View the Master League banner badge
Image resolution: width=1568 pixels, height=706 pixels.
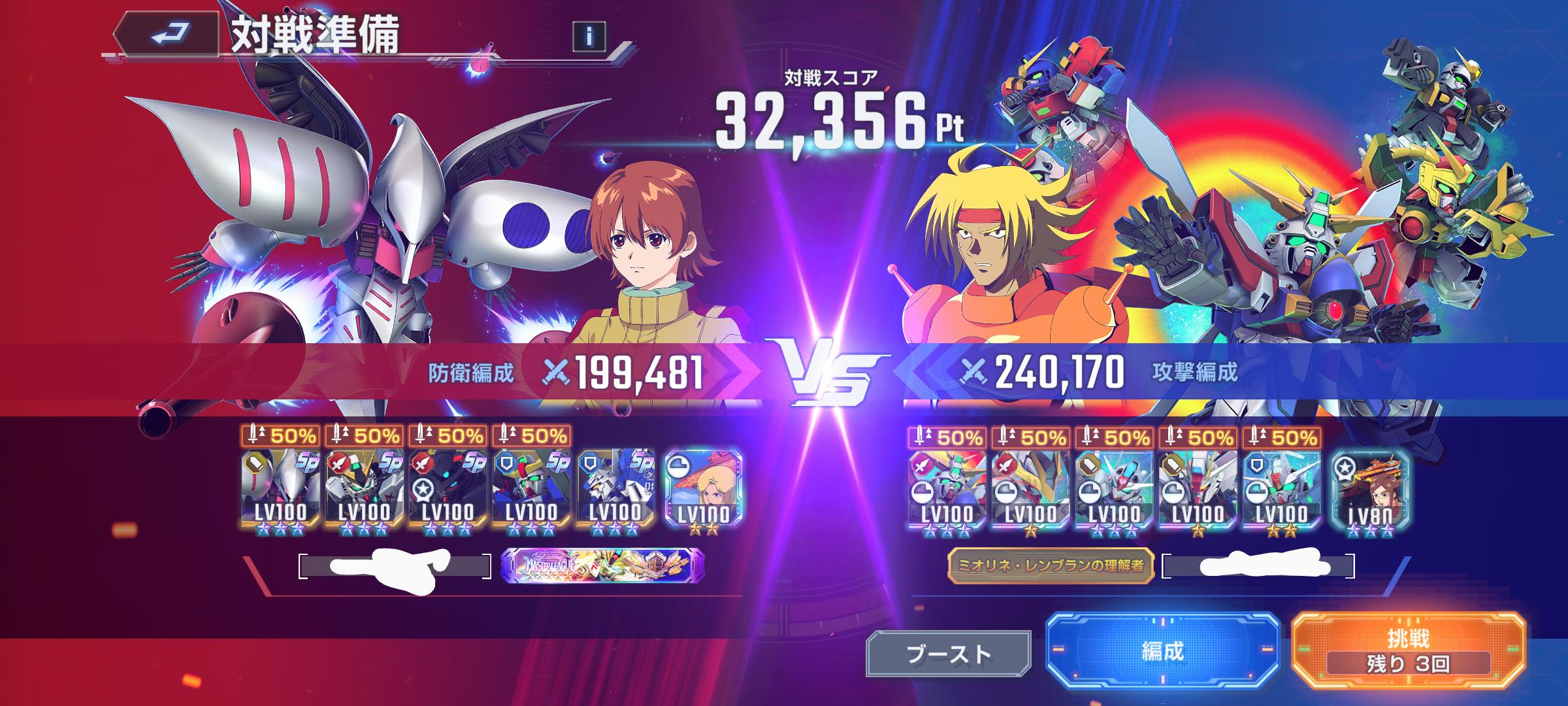602,565
